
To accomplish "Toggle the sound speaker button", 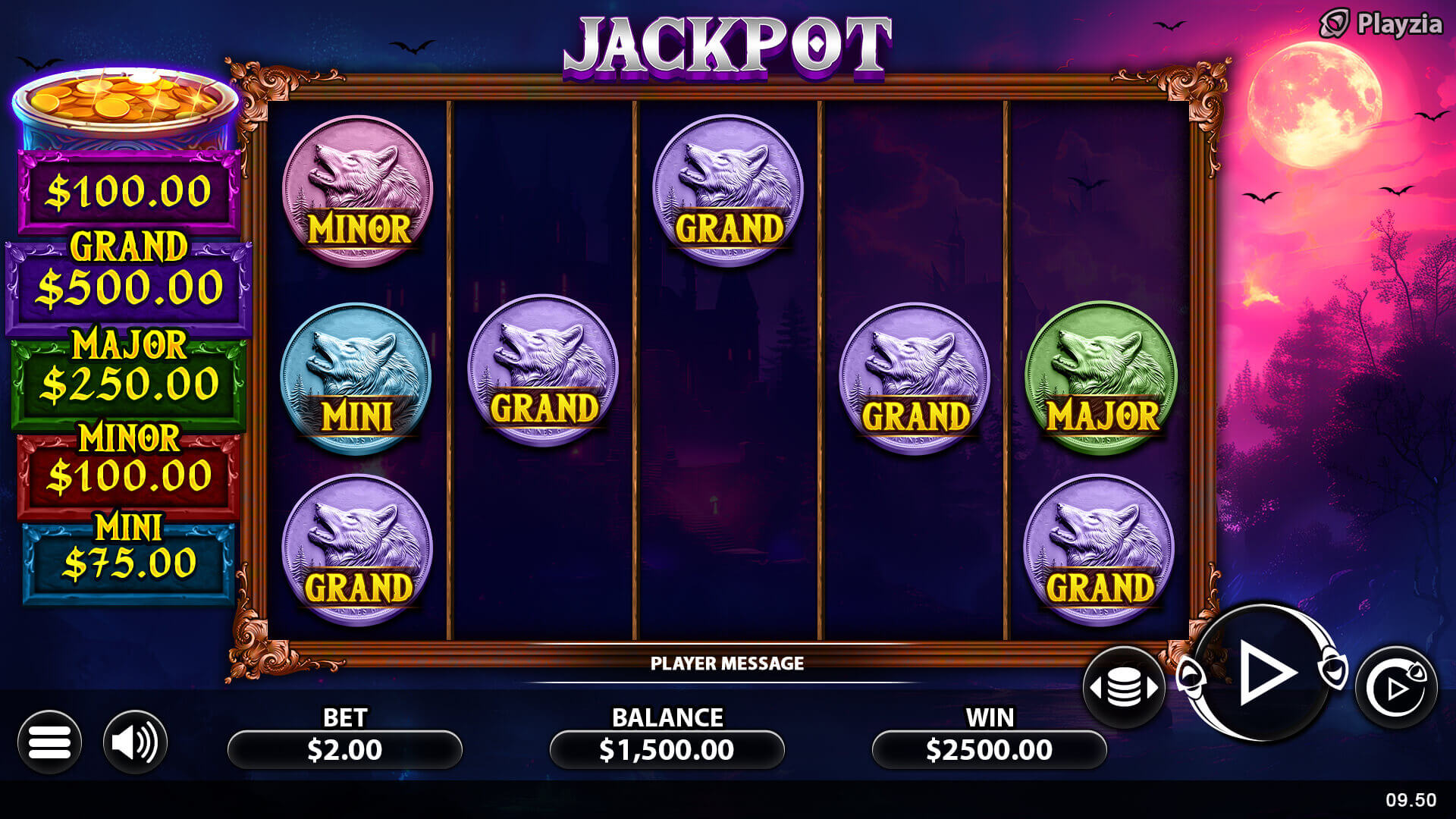I will 135,742.
